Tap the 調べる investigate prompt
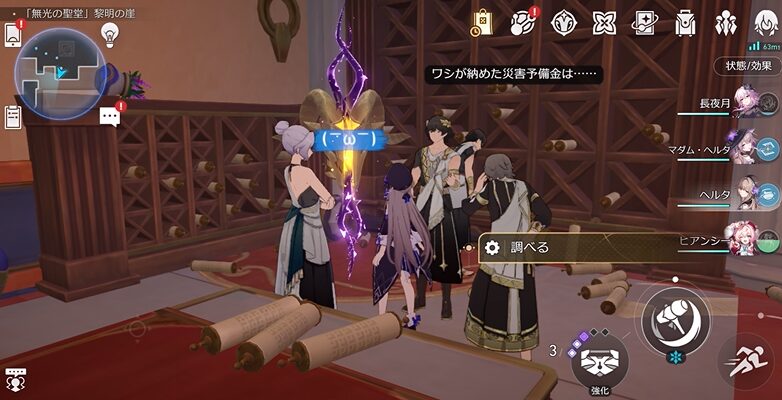 (560, 248)
